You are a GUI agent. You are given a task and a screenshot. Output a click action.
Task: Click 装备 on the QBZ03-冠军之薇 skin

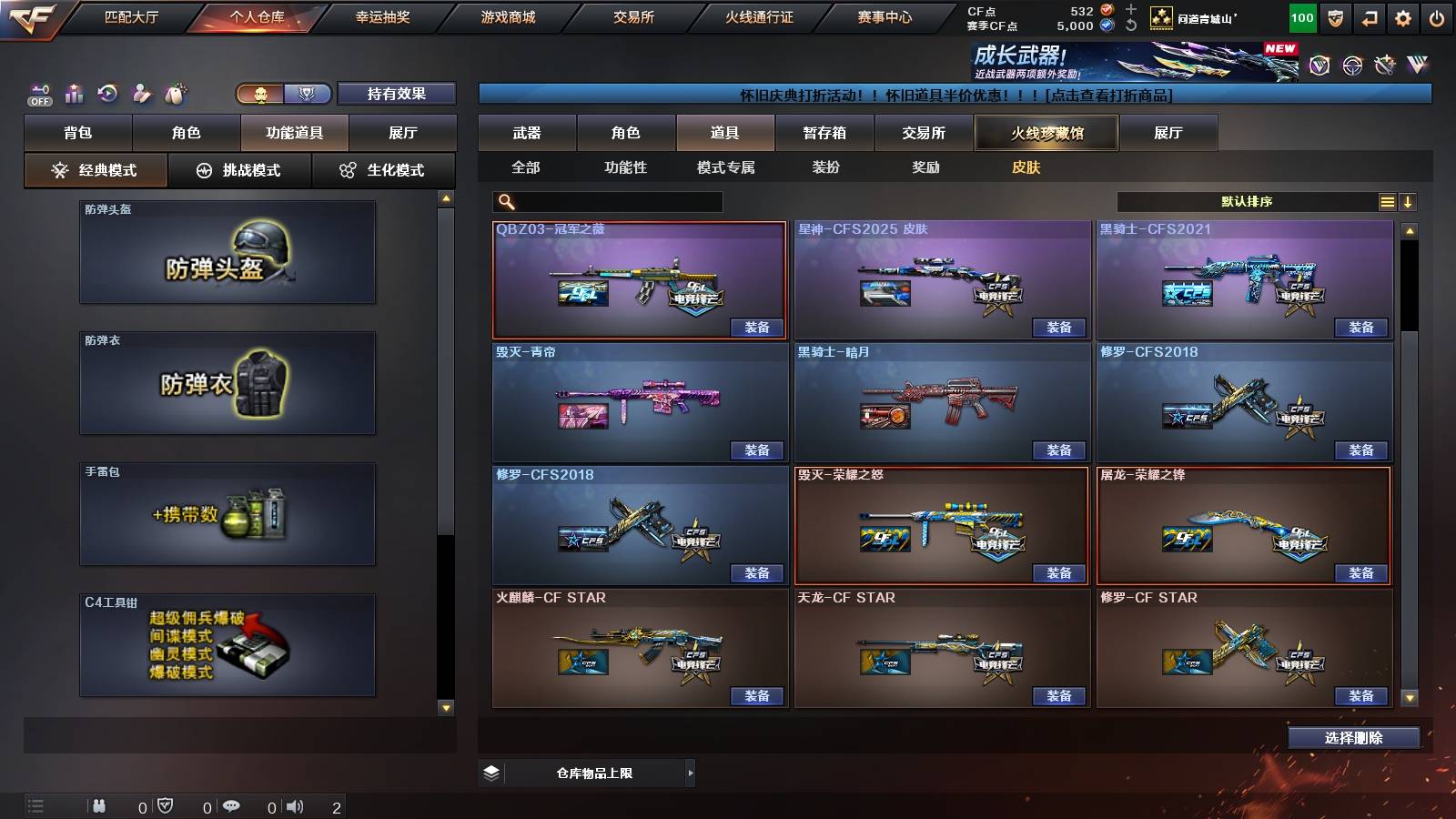(x=758, y=327)
